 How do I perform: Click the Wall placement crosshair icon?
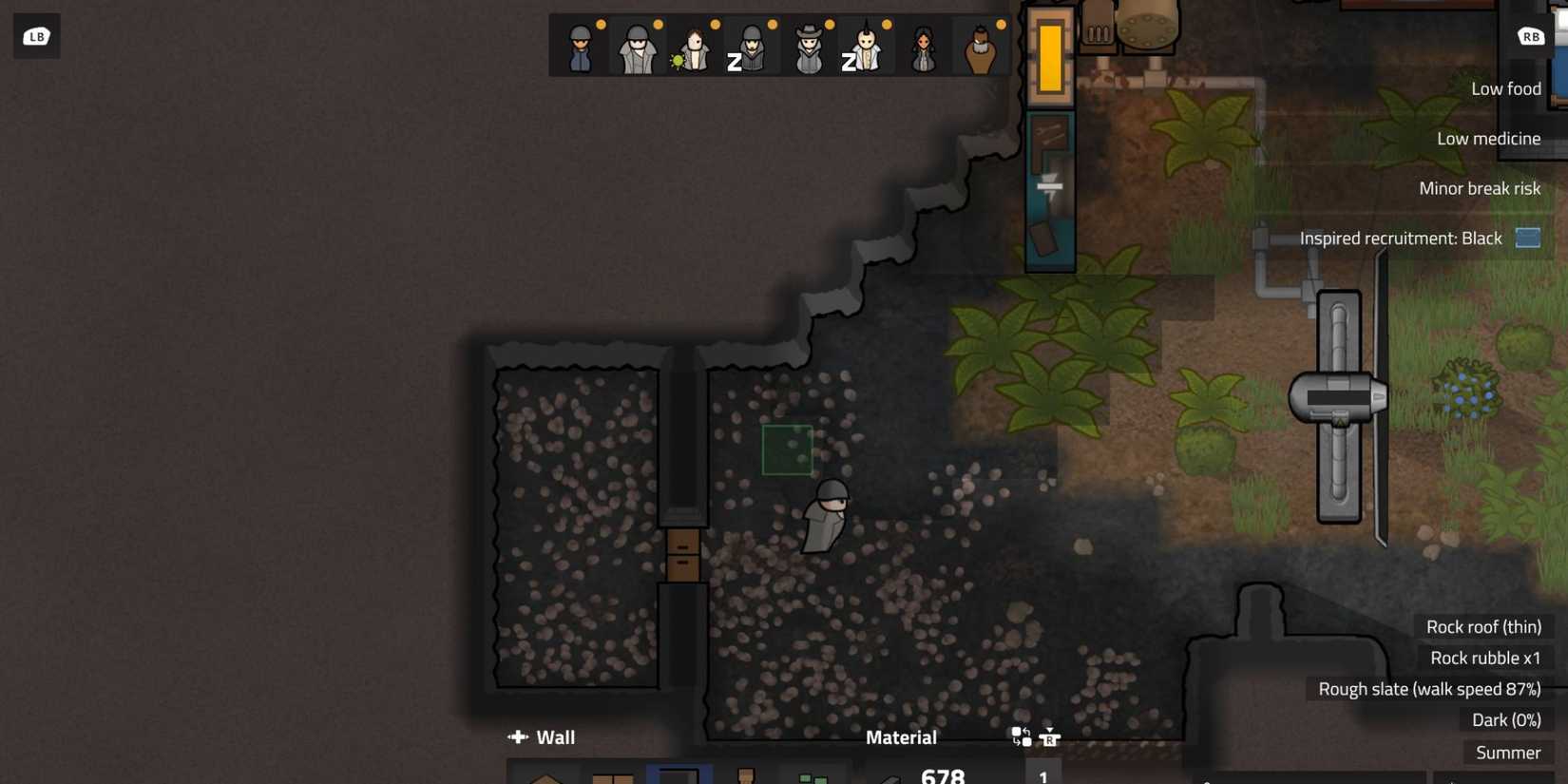pyautogui.click(x=518, y=737)
